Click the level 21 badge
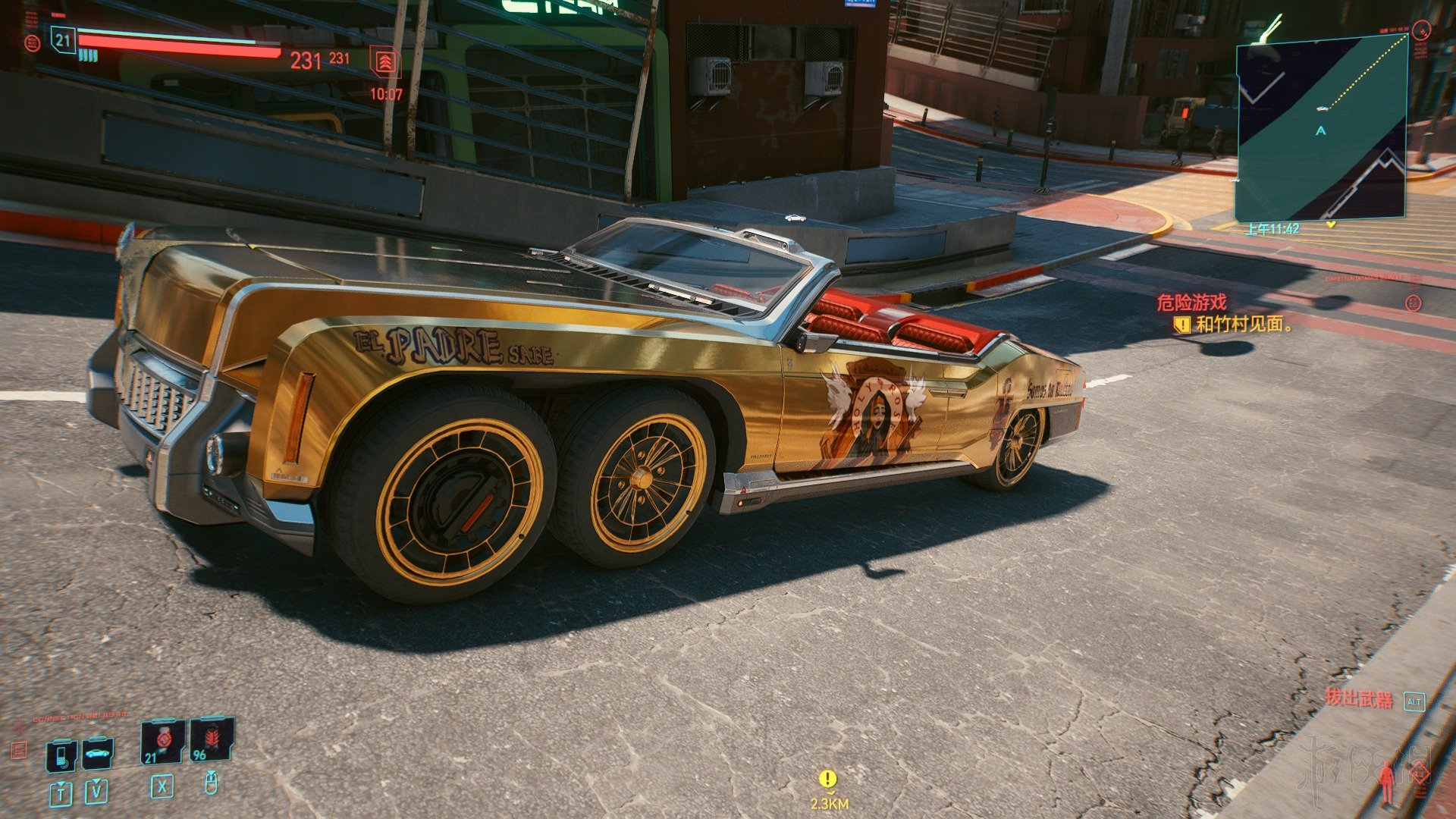The height and width of the screenshot is (819, 1456). (x=63, y=41)
